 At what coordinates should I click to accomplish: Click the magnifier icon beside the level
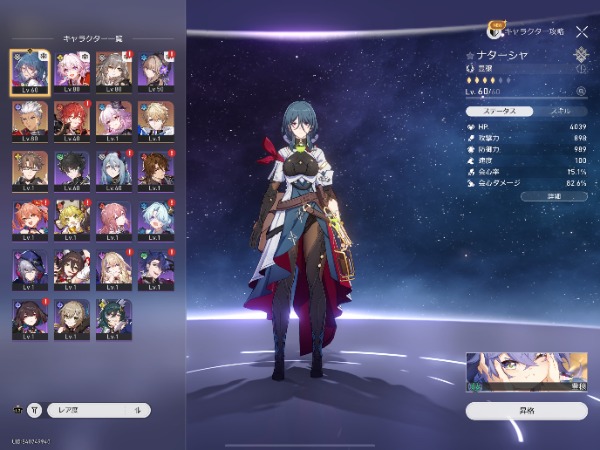581,92
